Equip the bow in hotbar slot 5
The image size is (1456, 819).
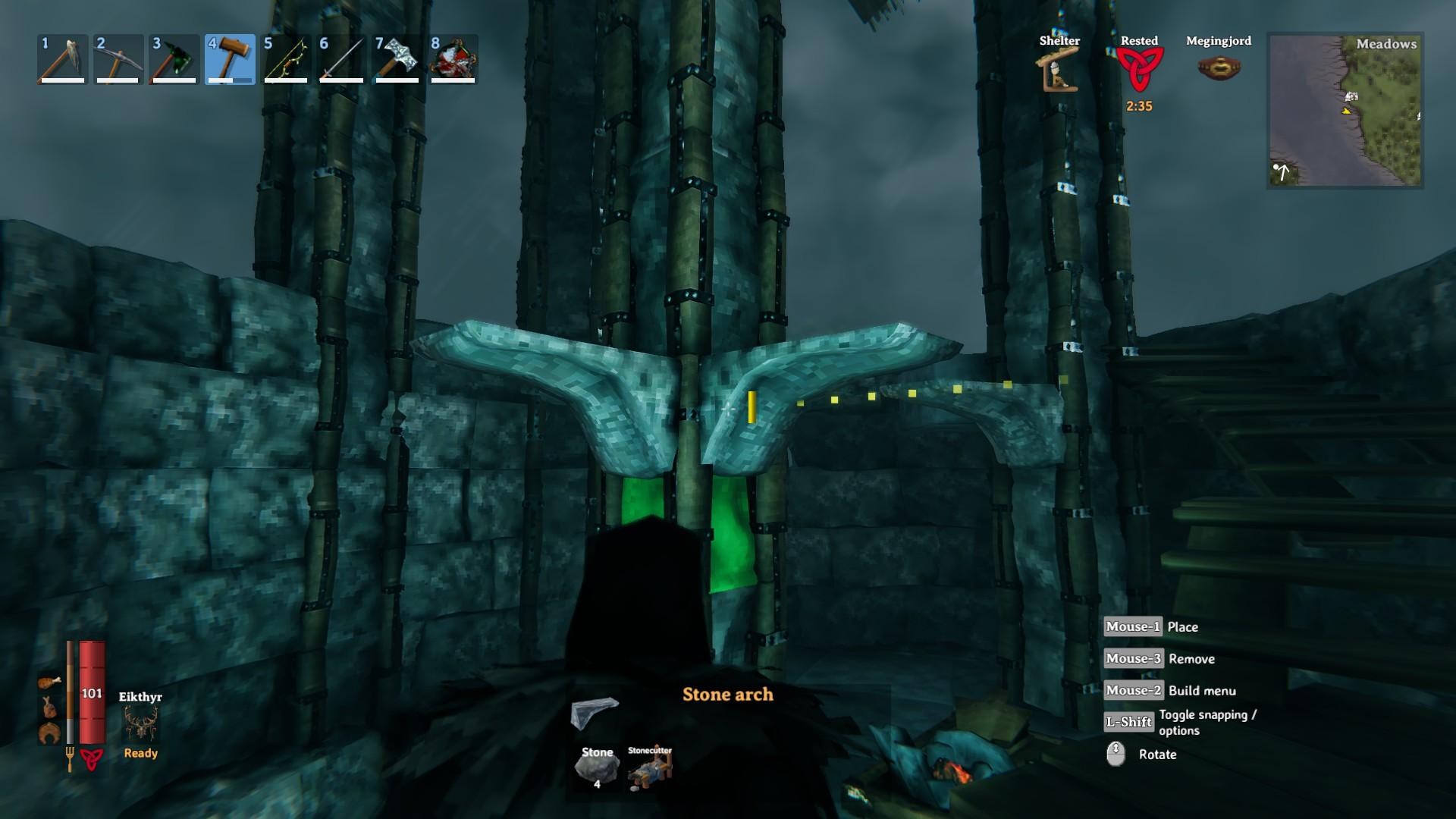pos(286,59)
